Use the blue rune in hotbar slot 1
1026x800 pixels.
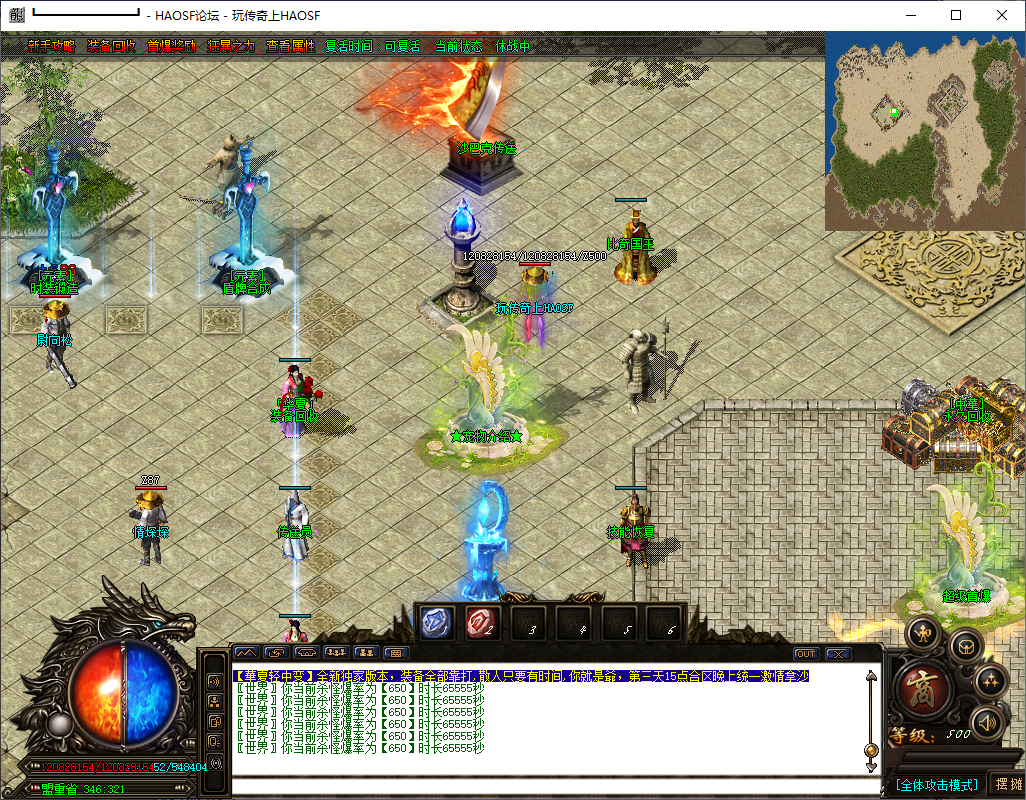437,623
